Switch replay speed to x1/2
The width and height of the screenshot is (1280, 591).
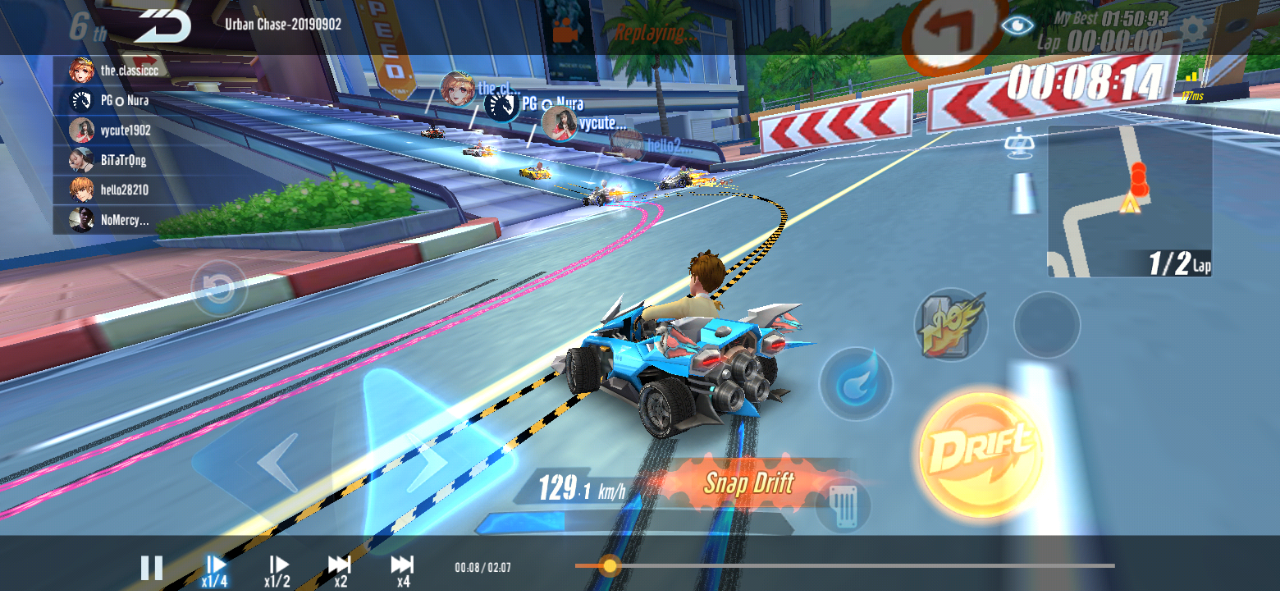277,569
